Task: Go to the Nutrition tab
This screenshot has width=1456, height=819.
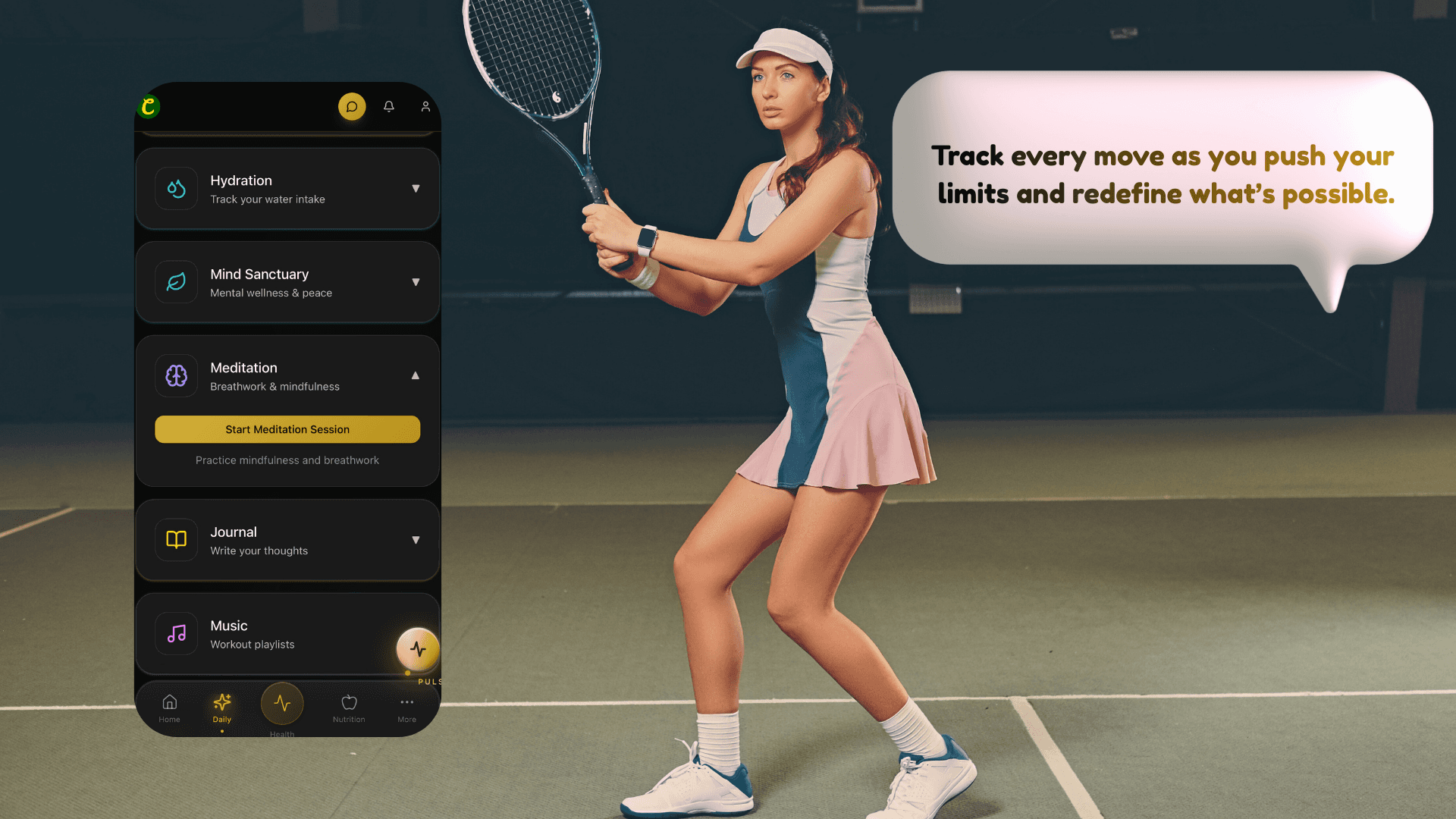Action: [349, 708]
